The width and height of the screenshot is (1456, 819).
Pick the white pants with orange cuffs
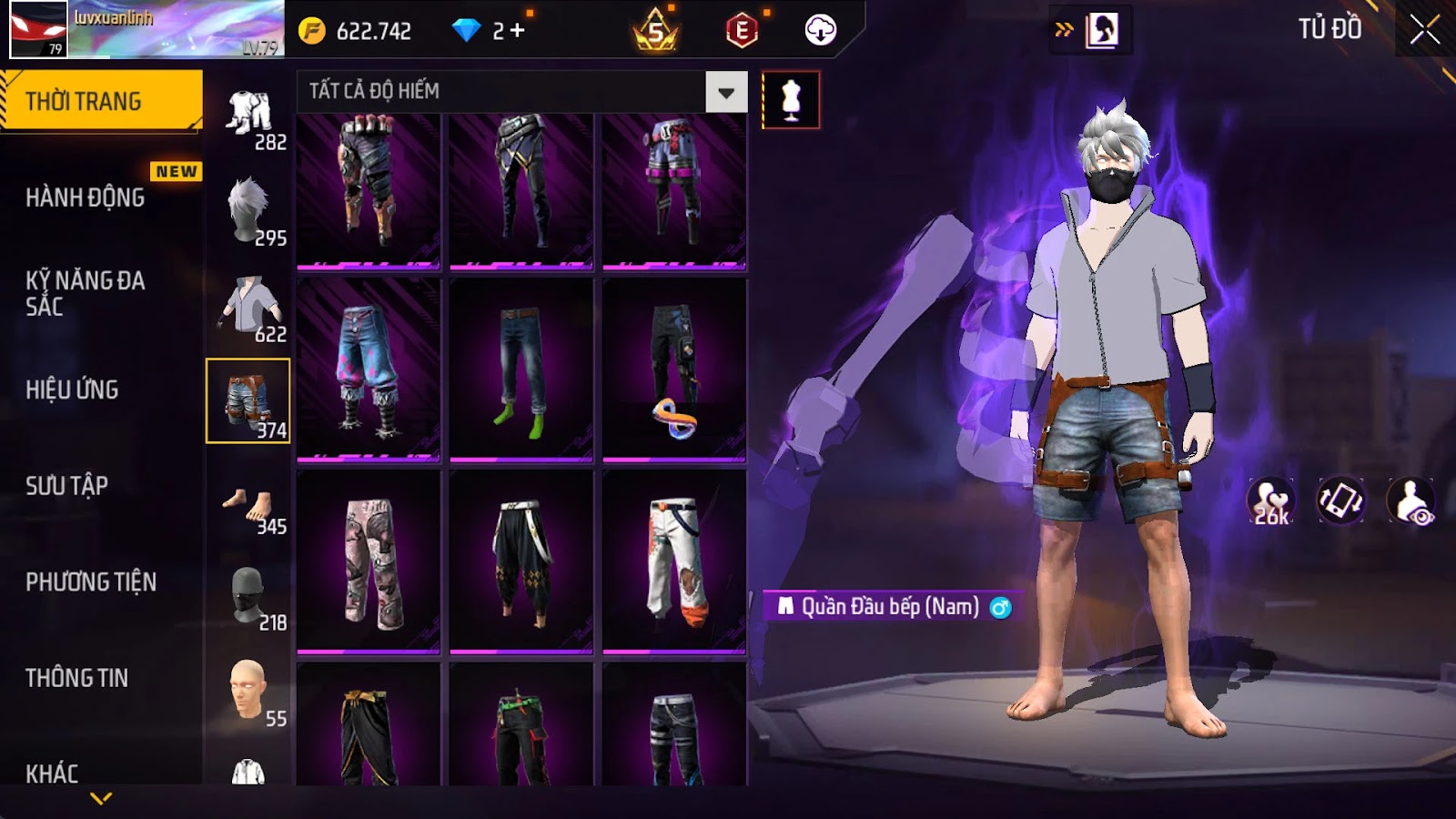coord(674,562)
